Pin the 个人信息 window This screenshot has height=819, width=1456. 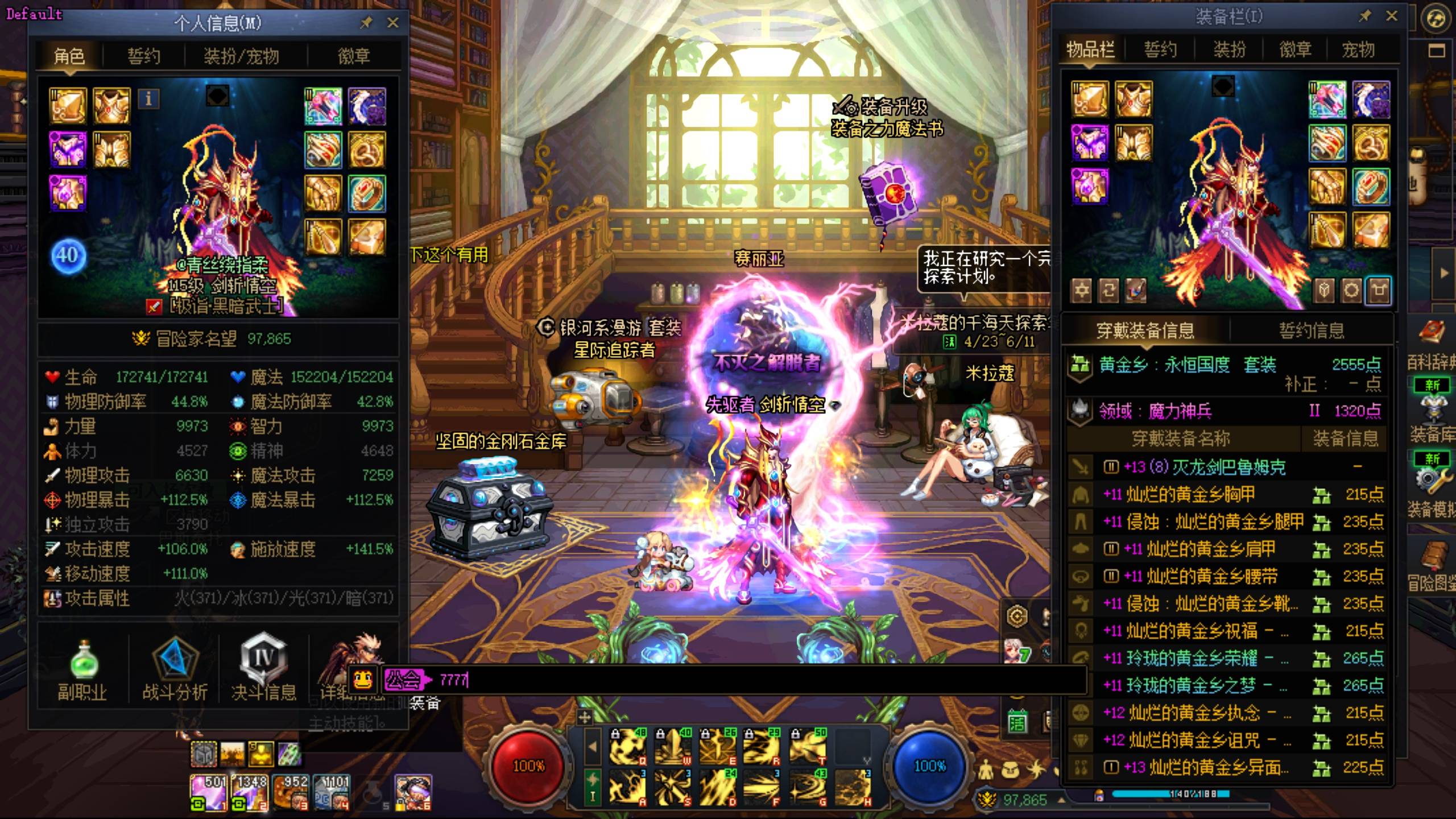click(x=366, y=23)
